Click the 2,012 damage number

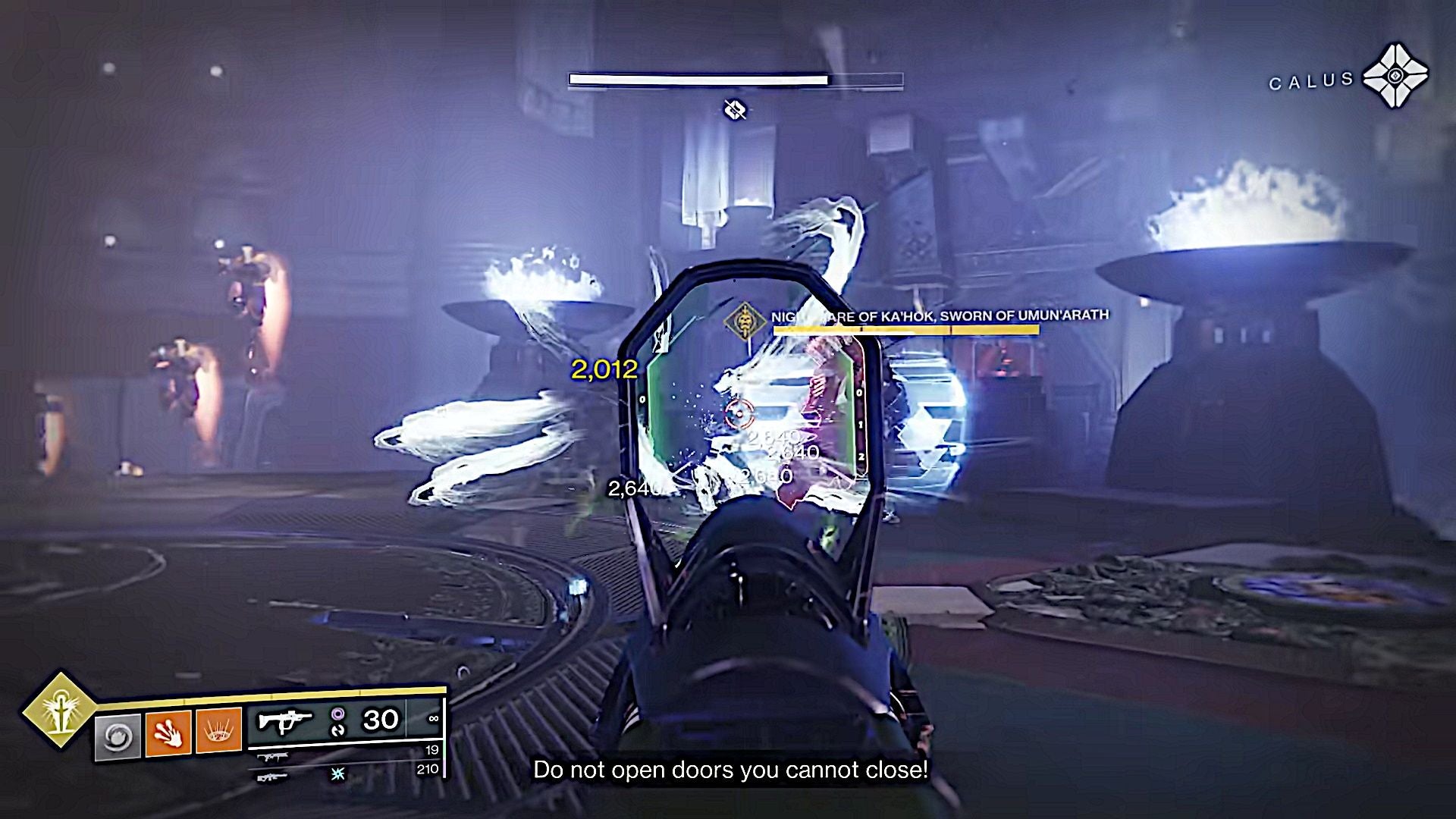click(603, 372)
